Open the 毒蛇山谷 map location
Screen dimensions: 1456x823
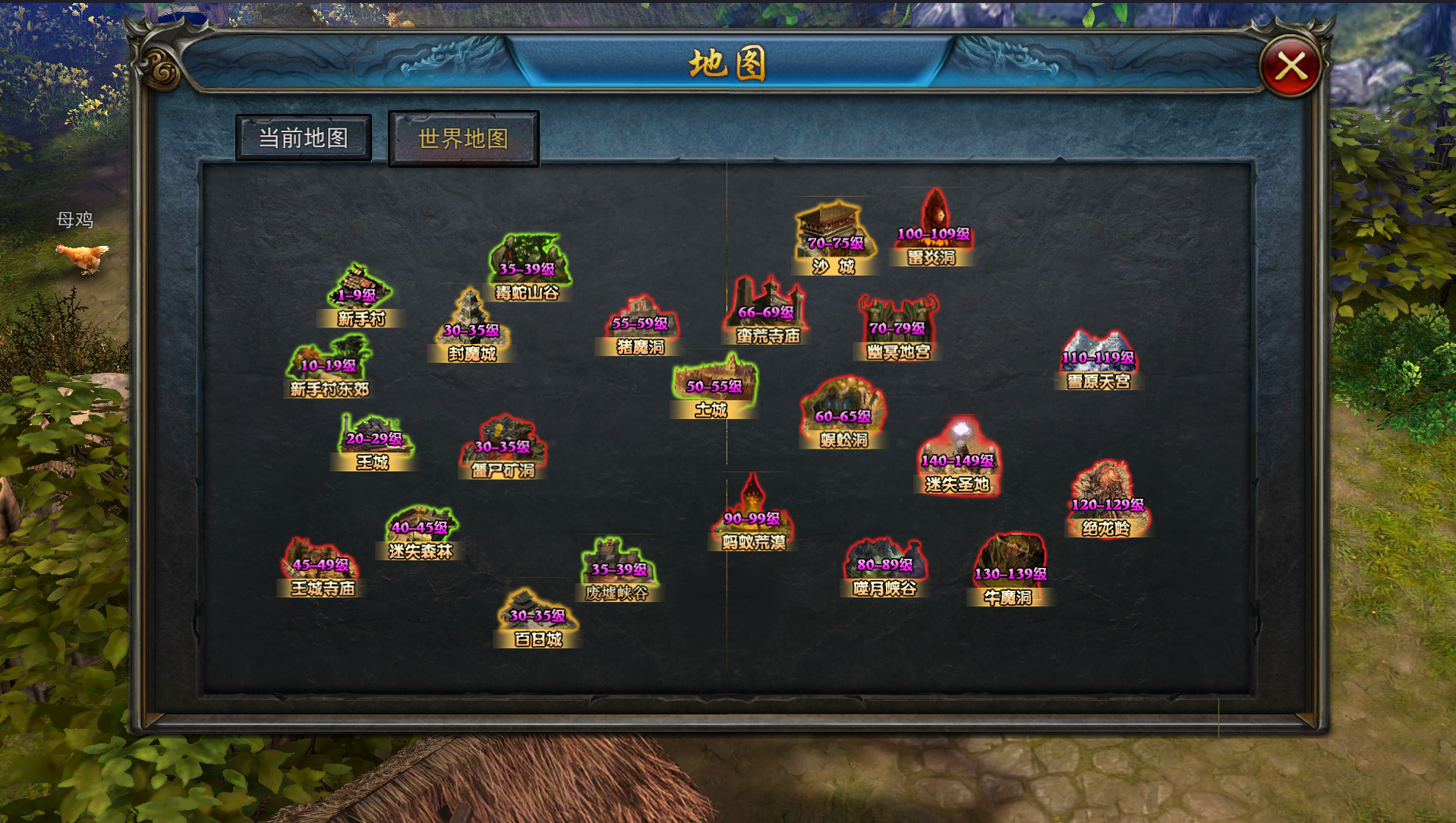pyautogui.click(x=528, y=268)
